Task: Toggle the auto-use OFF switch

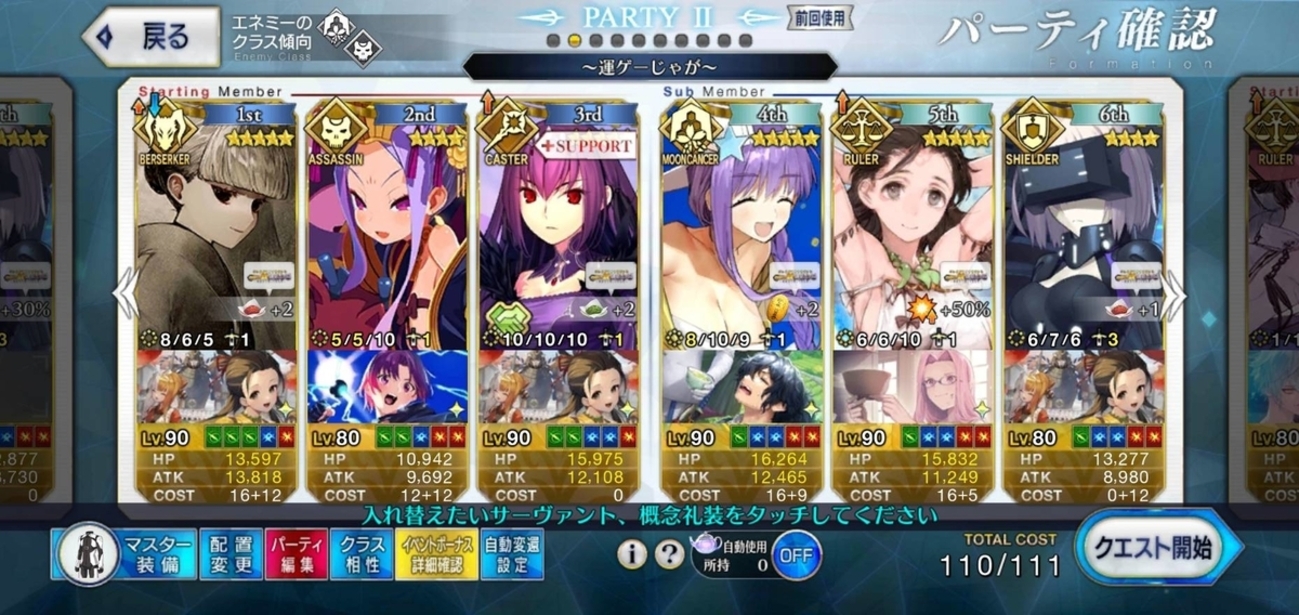Action: click(x=796, y=554)
